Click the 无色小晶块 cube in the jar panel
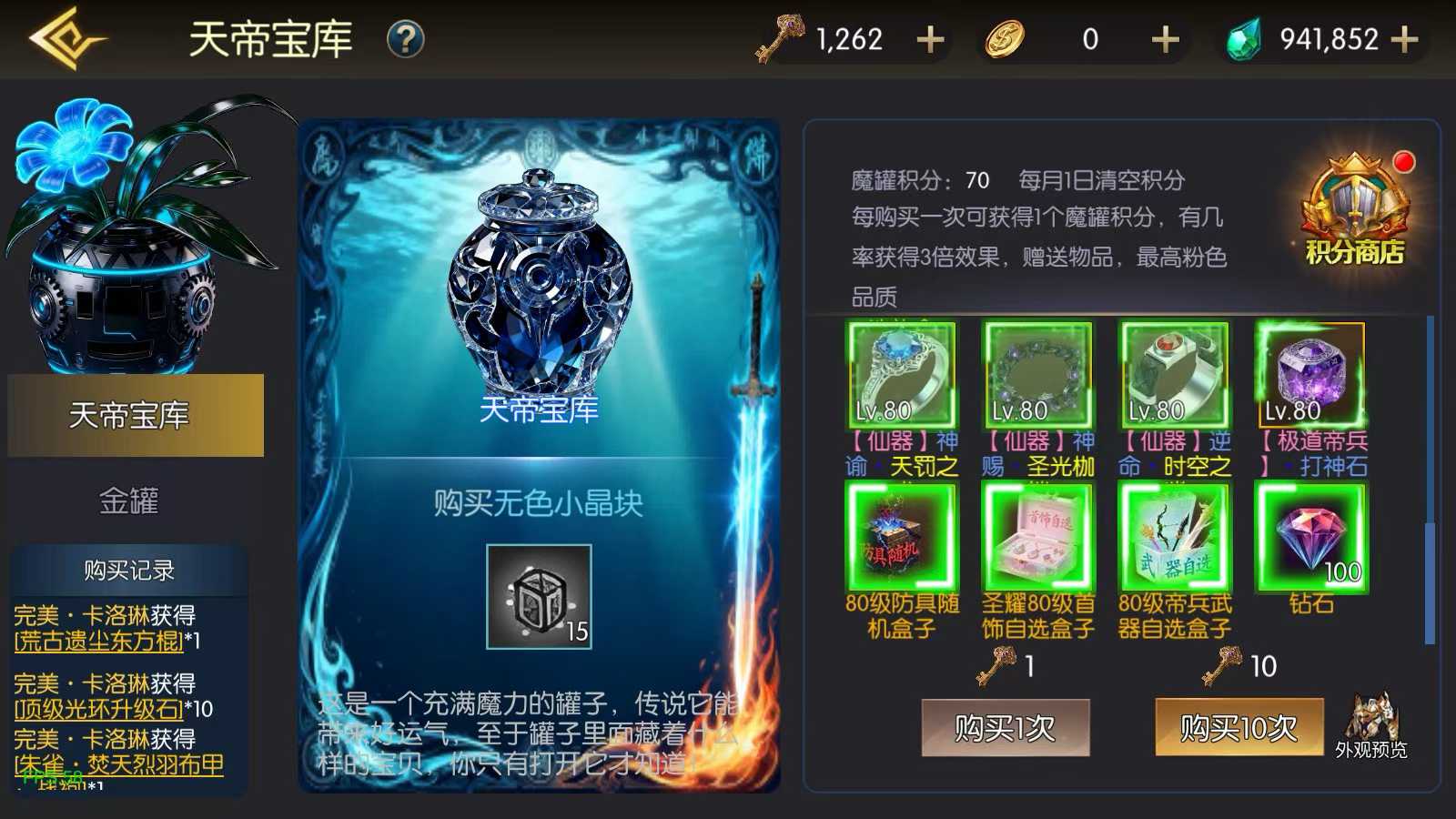This screenshot has height=819, width=1456. tap(540, 596)
